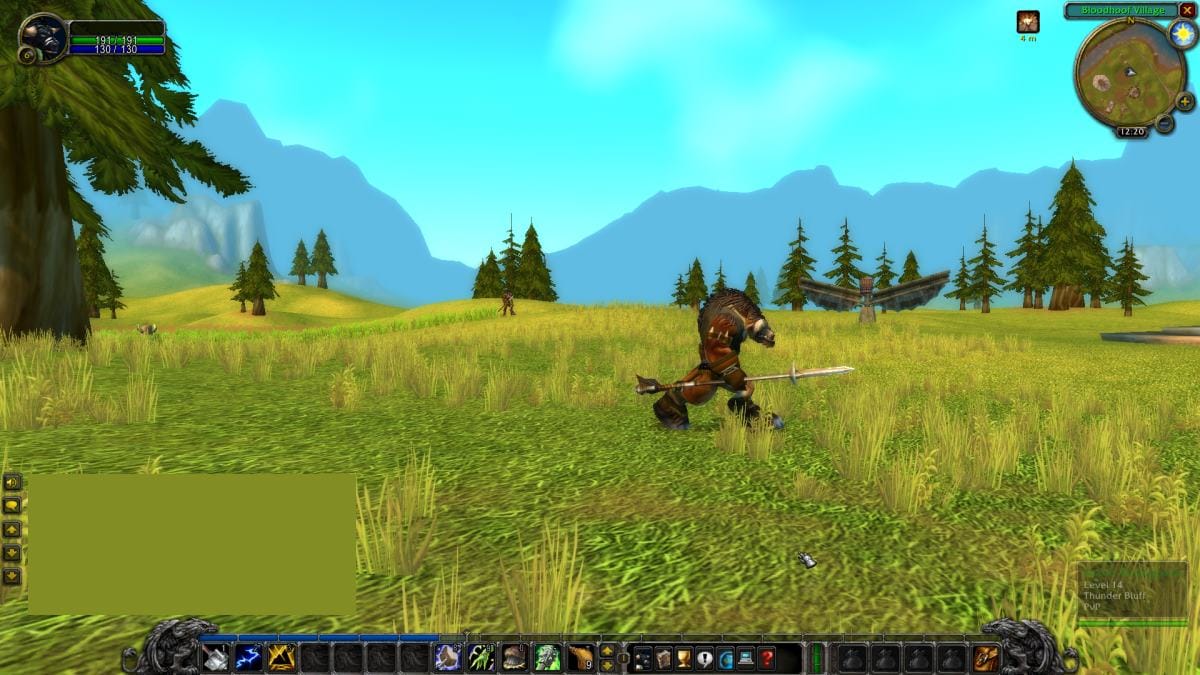
Task: Open the golden chalice micro-menu button
Action: pos(684,658)
